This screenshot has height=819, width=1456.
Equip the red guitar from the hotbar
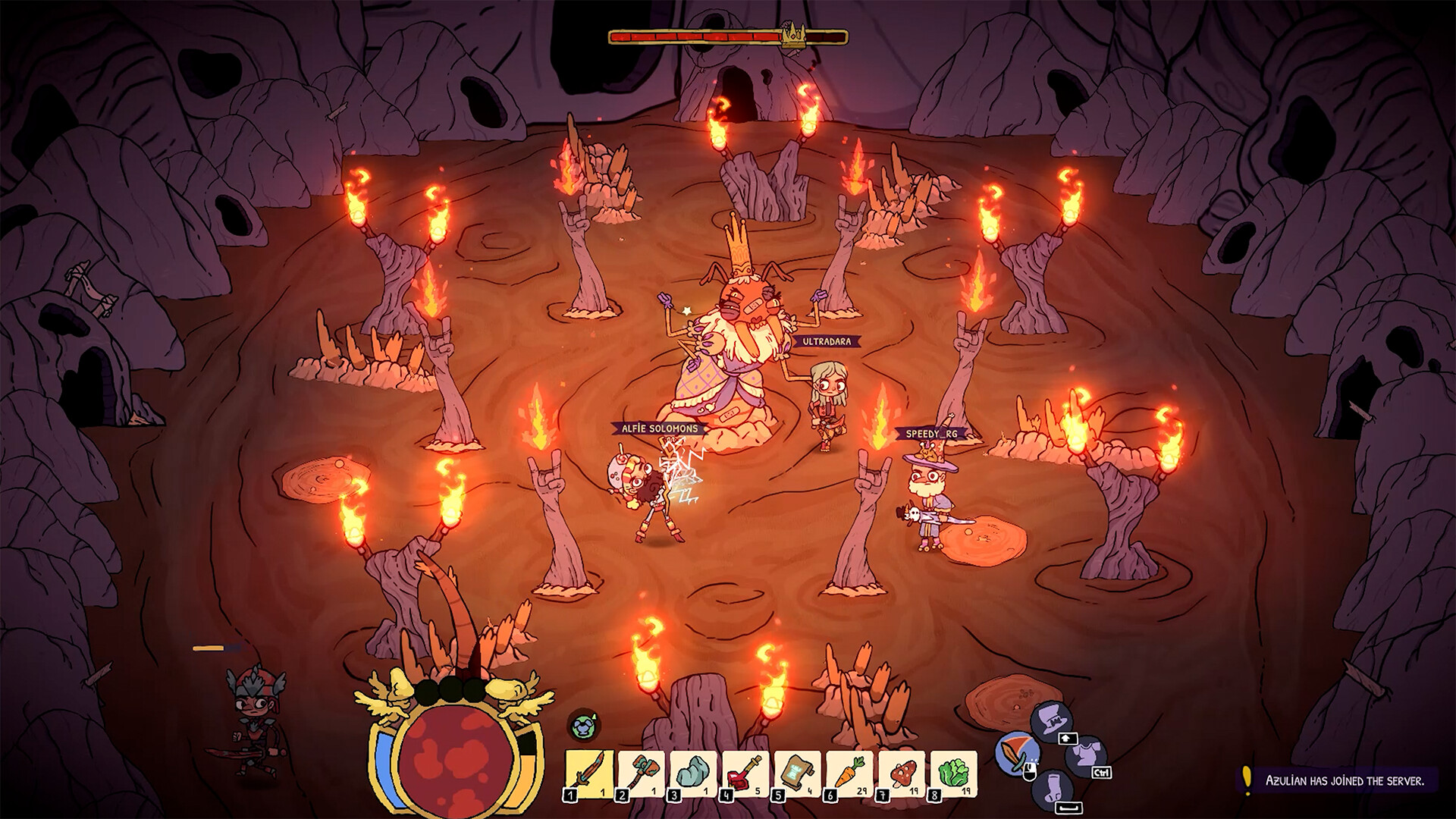click(x=745, y=774)
